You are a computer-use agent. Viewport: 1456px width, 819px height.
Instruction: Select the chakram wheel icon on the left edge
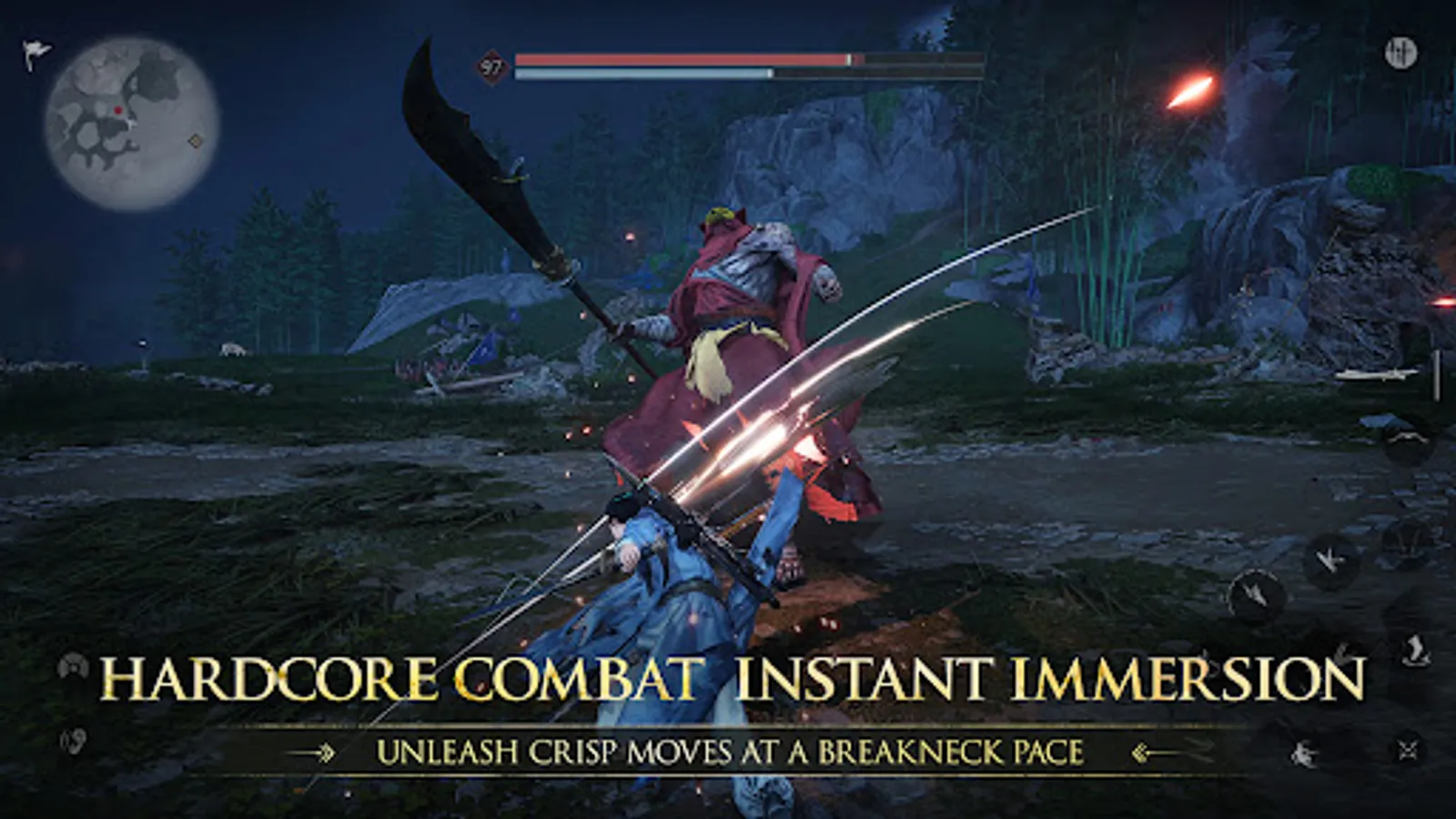[73, 666]
